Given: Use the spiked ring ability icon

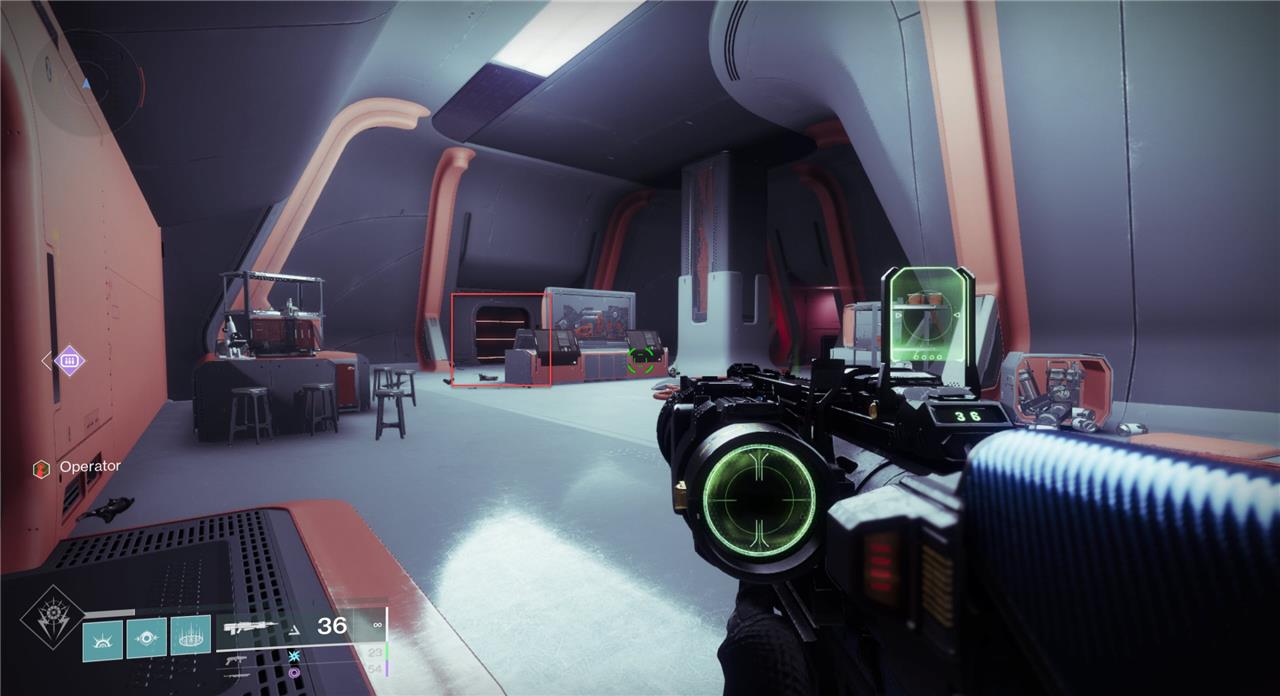Looking at the screenshot, I should 190,635.
